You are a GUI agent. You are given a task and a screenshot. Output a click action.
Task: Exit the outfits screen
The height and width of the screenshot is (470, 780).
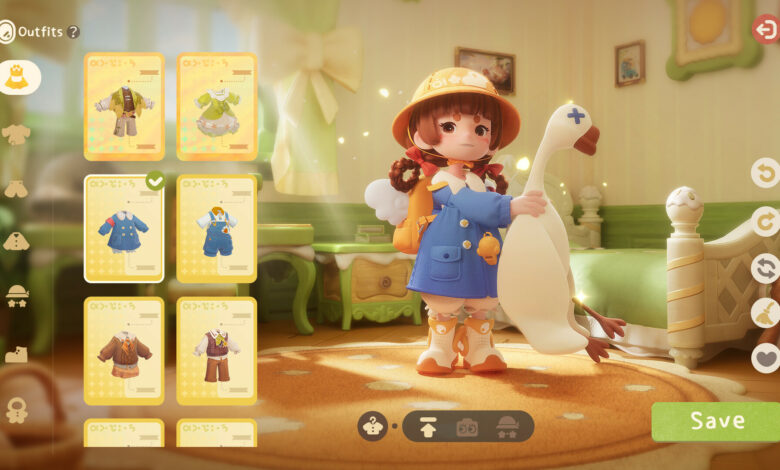click(x=765, y=29)
